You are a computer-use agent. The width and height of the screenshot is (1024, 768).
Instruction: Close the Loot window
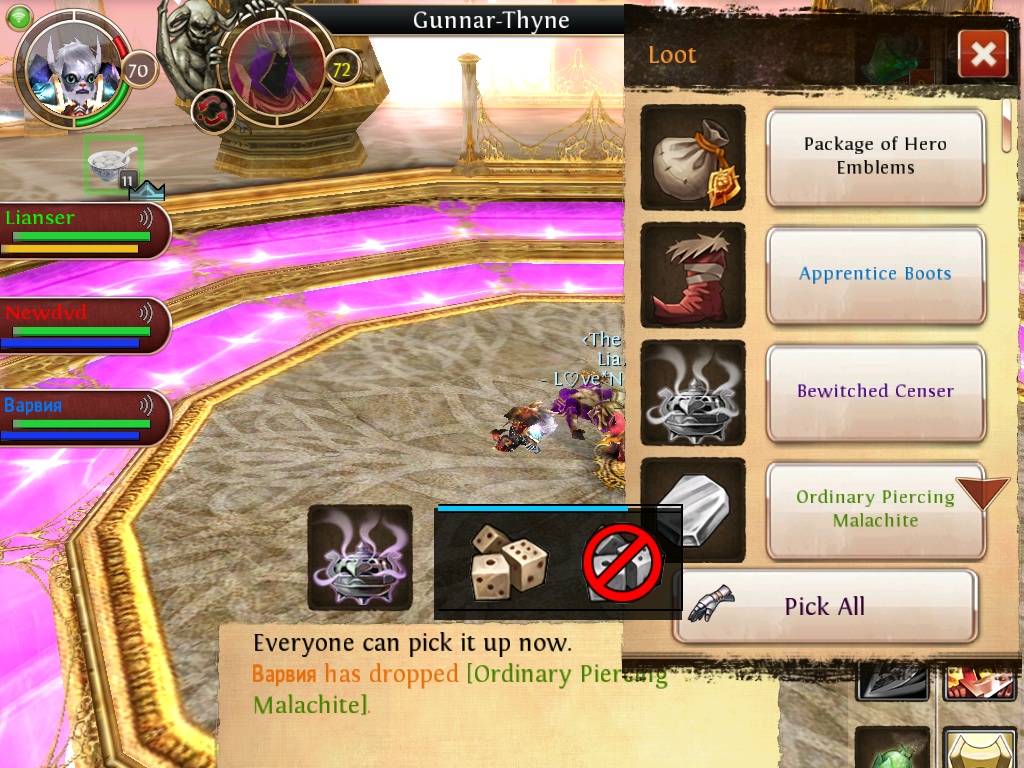click(x=982, y=54)
